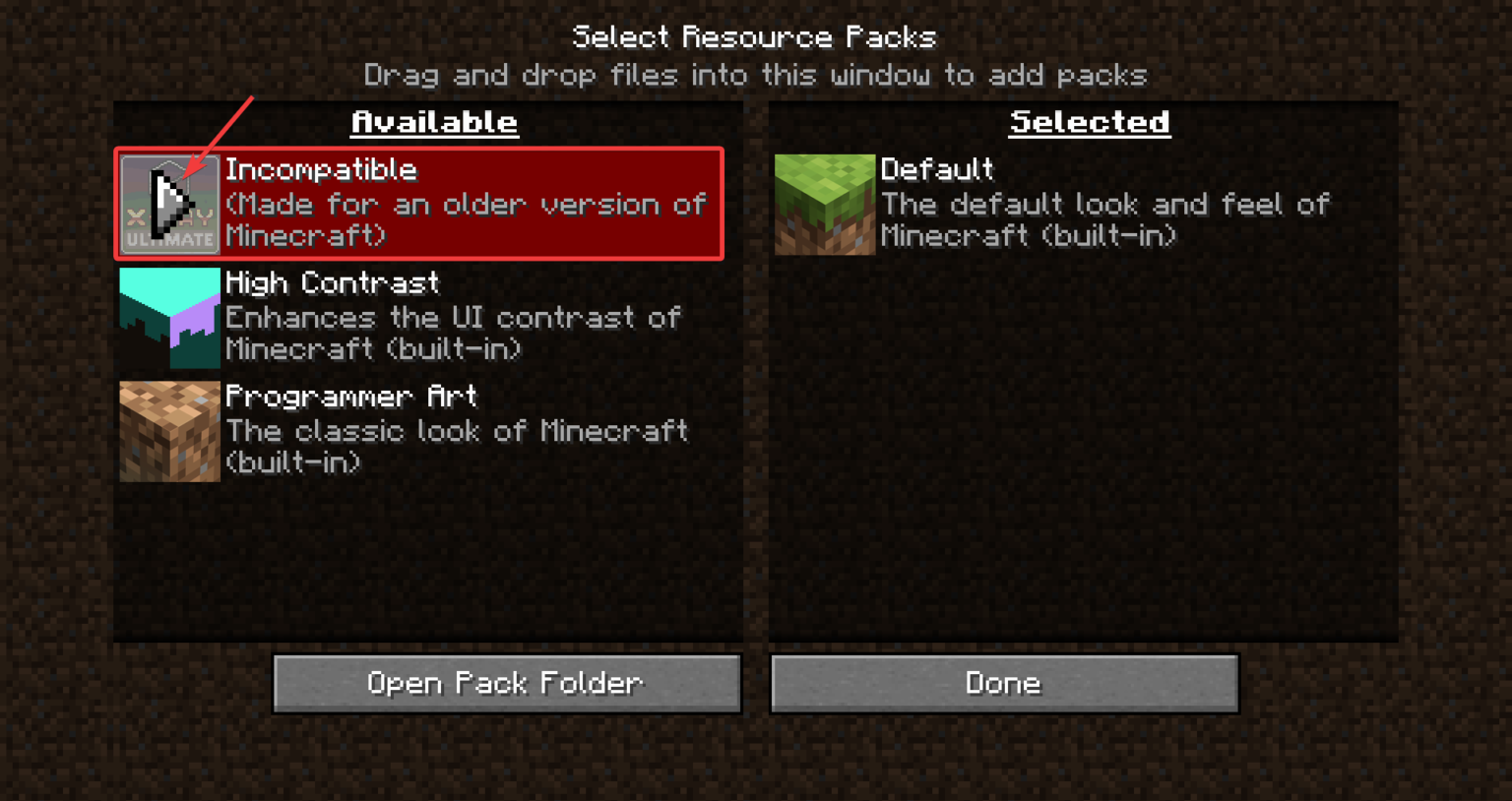Click the Selected column header
Screen dimensions: 1512x801
pyautogui.click(x=1089, y=122)
